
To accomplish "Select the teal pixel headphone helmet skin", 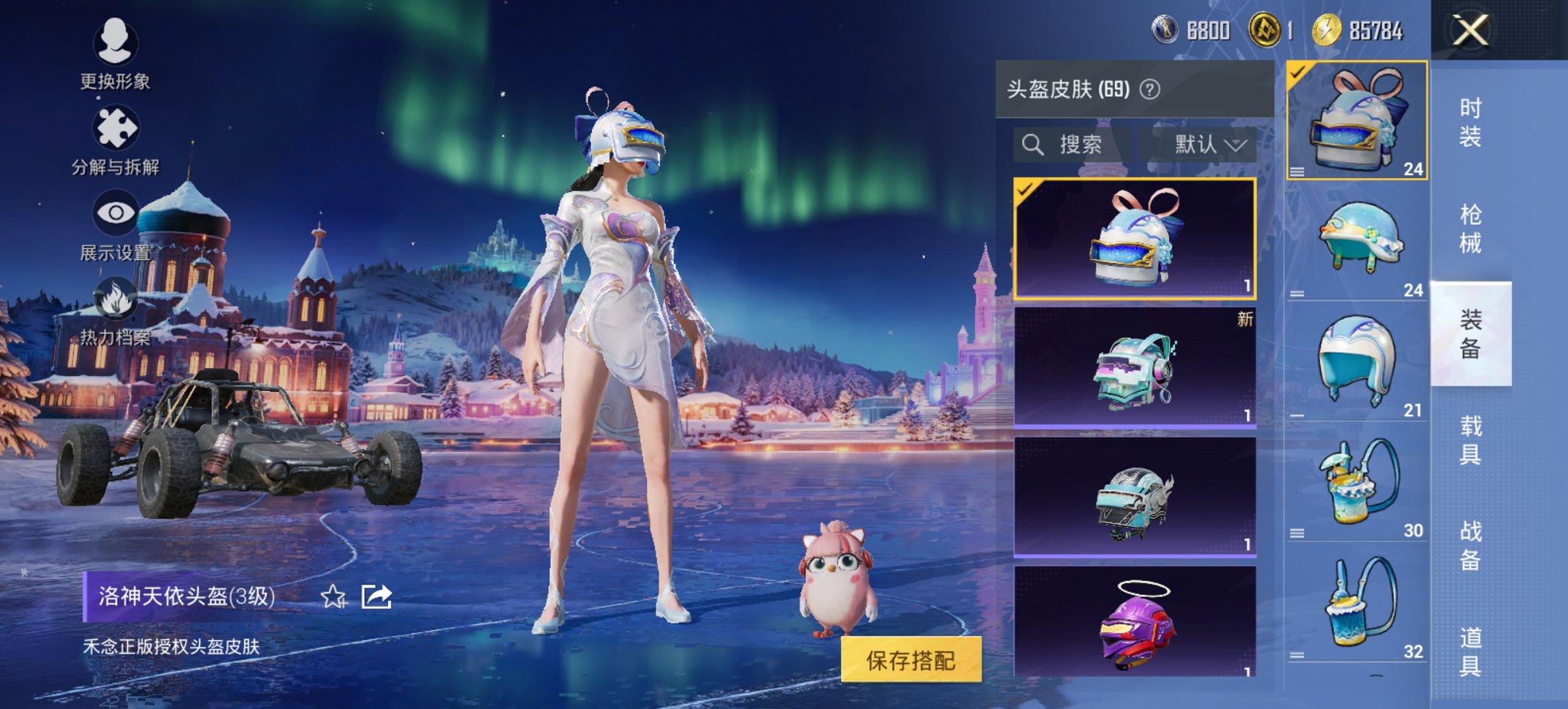I will tap(1134, 368).
